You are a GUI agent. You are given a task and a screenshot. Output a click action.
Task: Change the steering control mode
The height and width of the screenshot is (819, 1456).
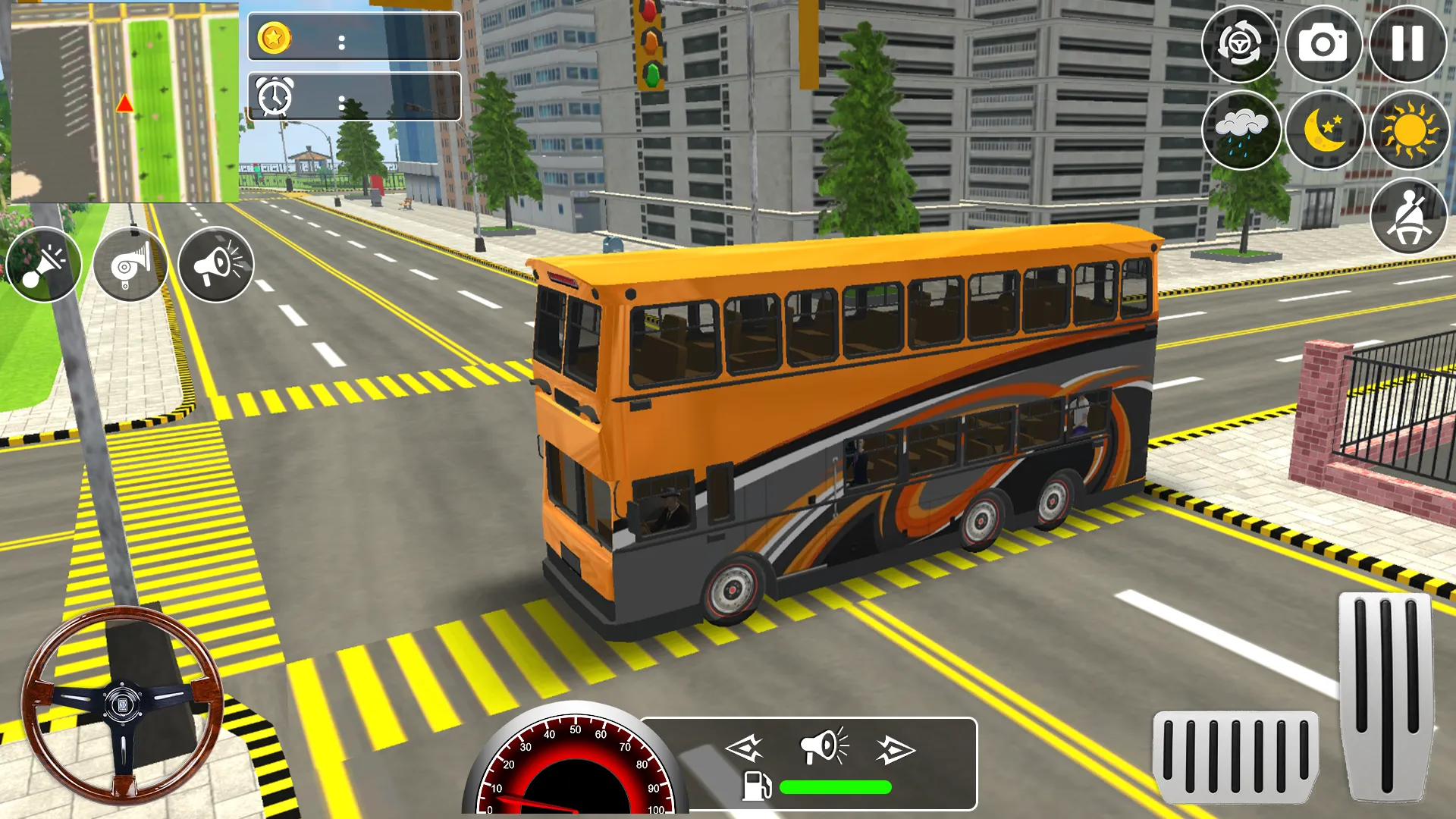point(1240,44)
